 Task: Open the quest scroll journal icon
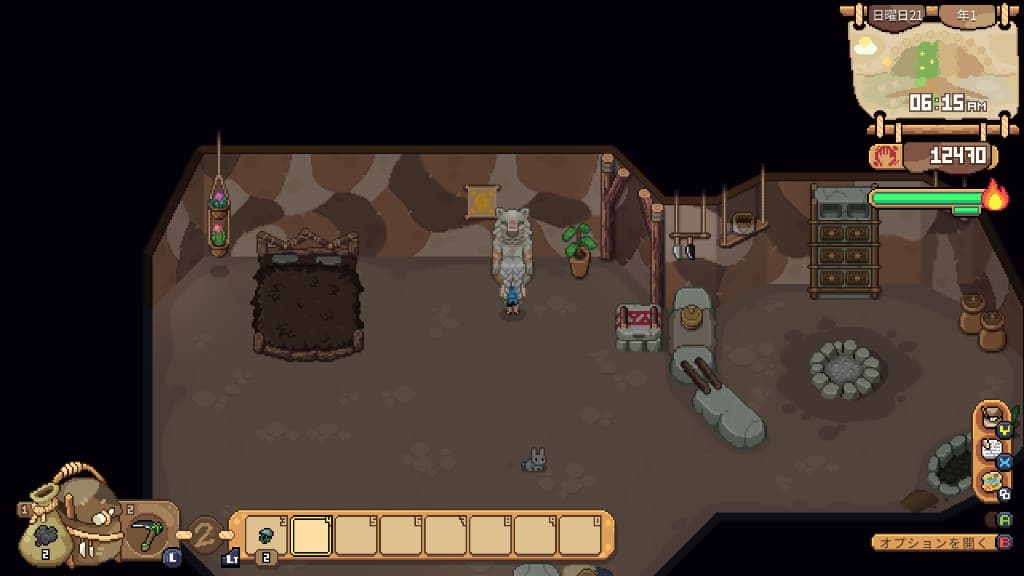point(992,454)
